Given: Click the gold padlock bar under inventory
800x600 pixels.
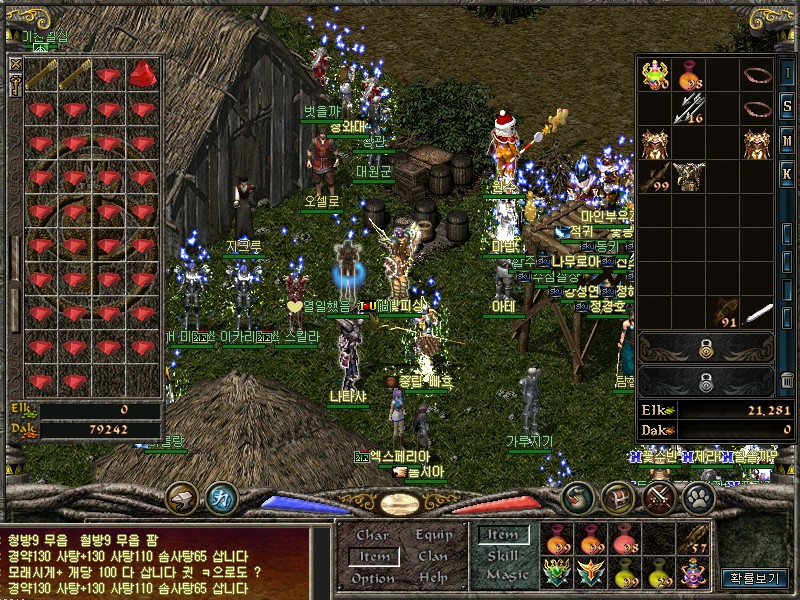Looking at the screenshot, I should (x=705, y=348).
